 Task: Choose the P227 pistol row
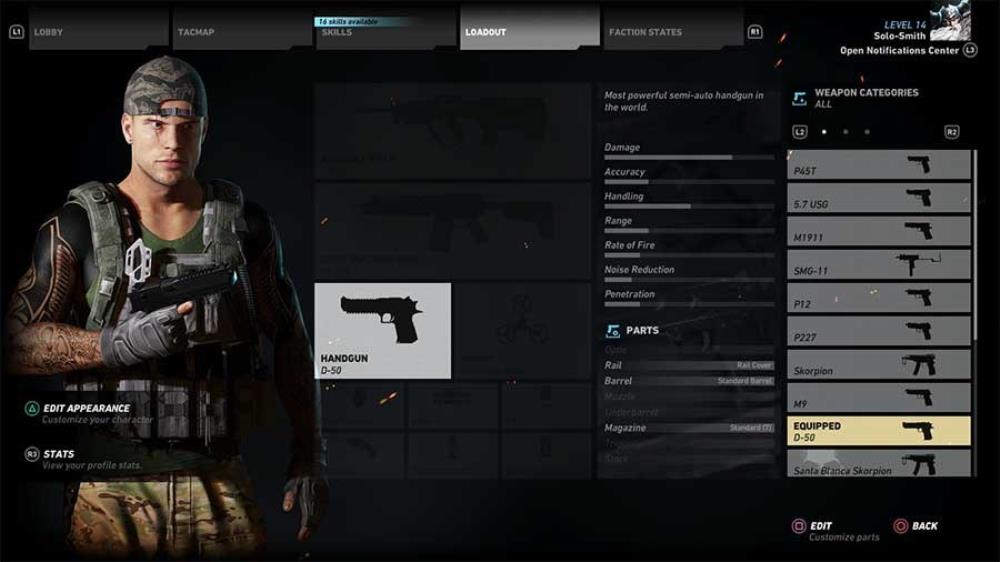click(x=878, y=331)
